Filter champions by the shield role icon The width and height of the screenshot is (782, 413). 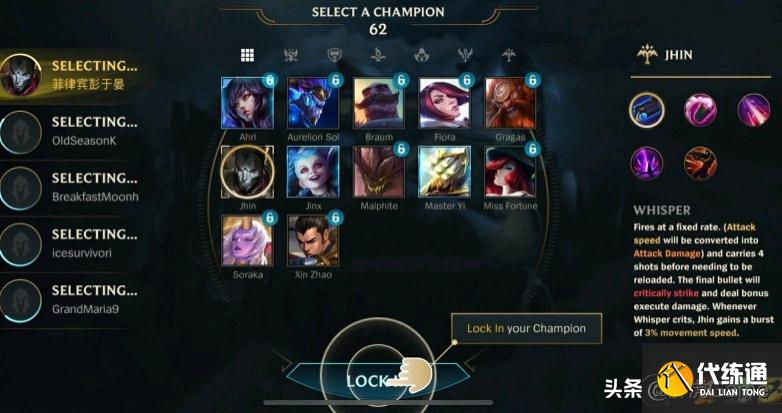coord(335,55)
